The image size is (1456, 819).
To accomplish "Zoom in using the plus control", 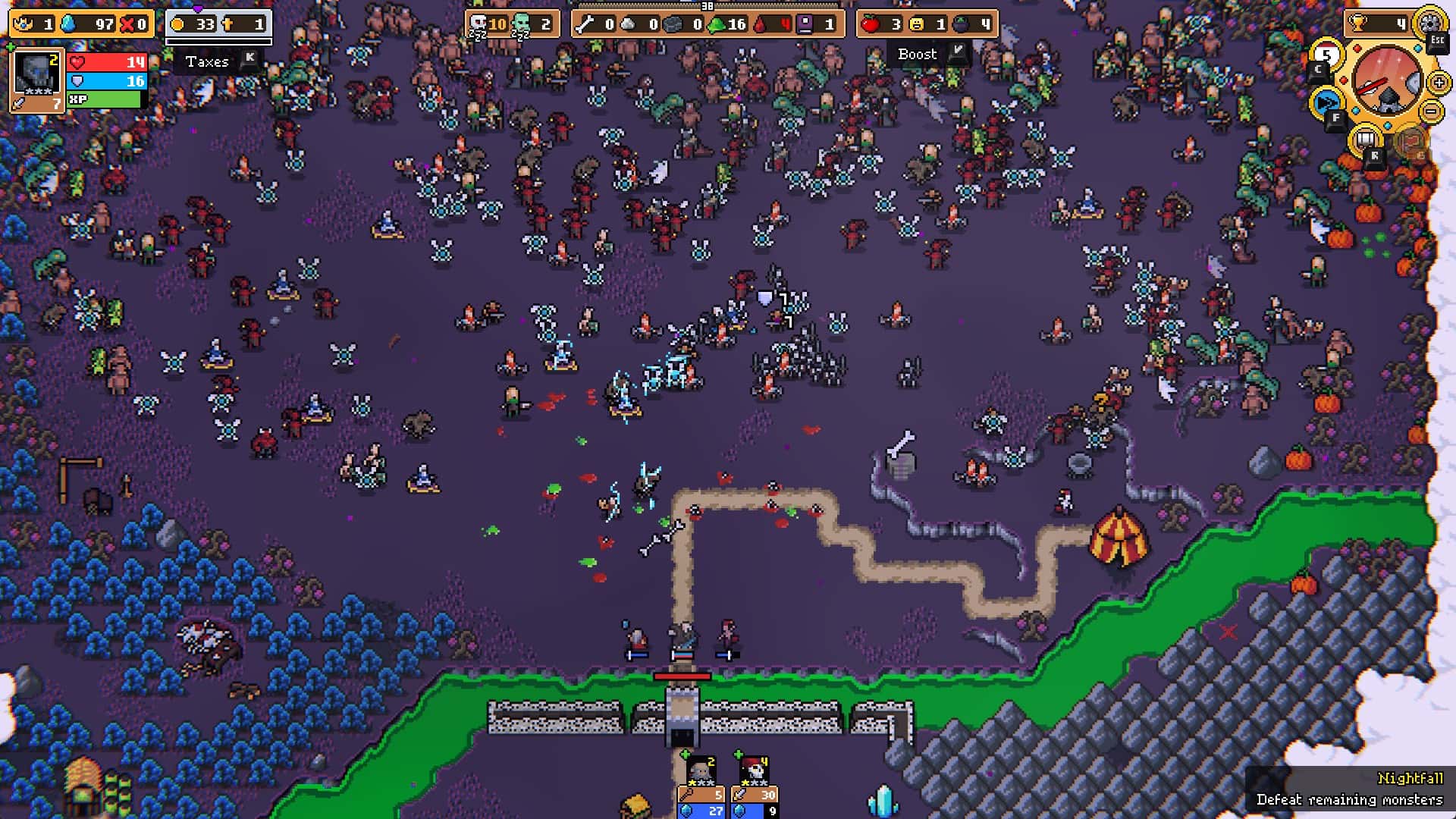I will click(x=1439, y=83).
